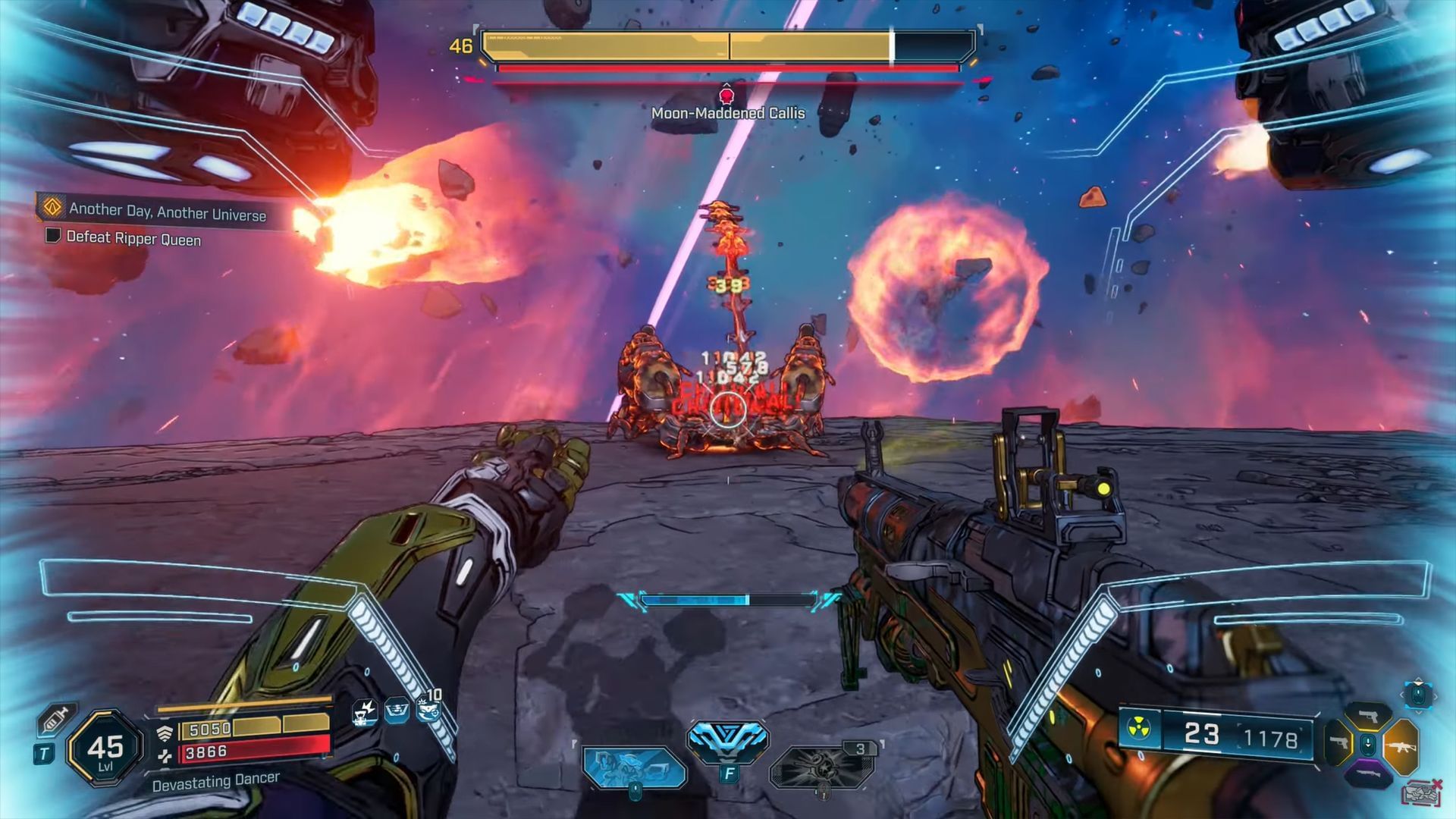
Task: Select the radiation element icon beside ammo
Action: tap(1139, 731)
